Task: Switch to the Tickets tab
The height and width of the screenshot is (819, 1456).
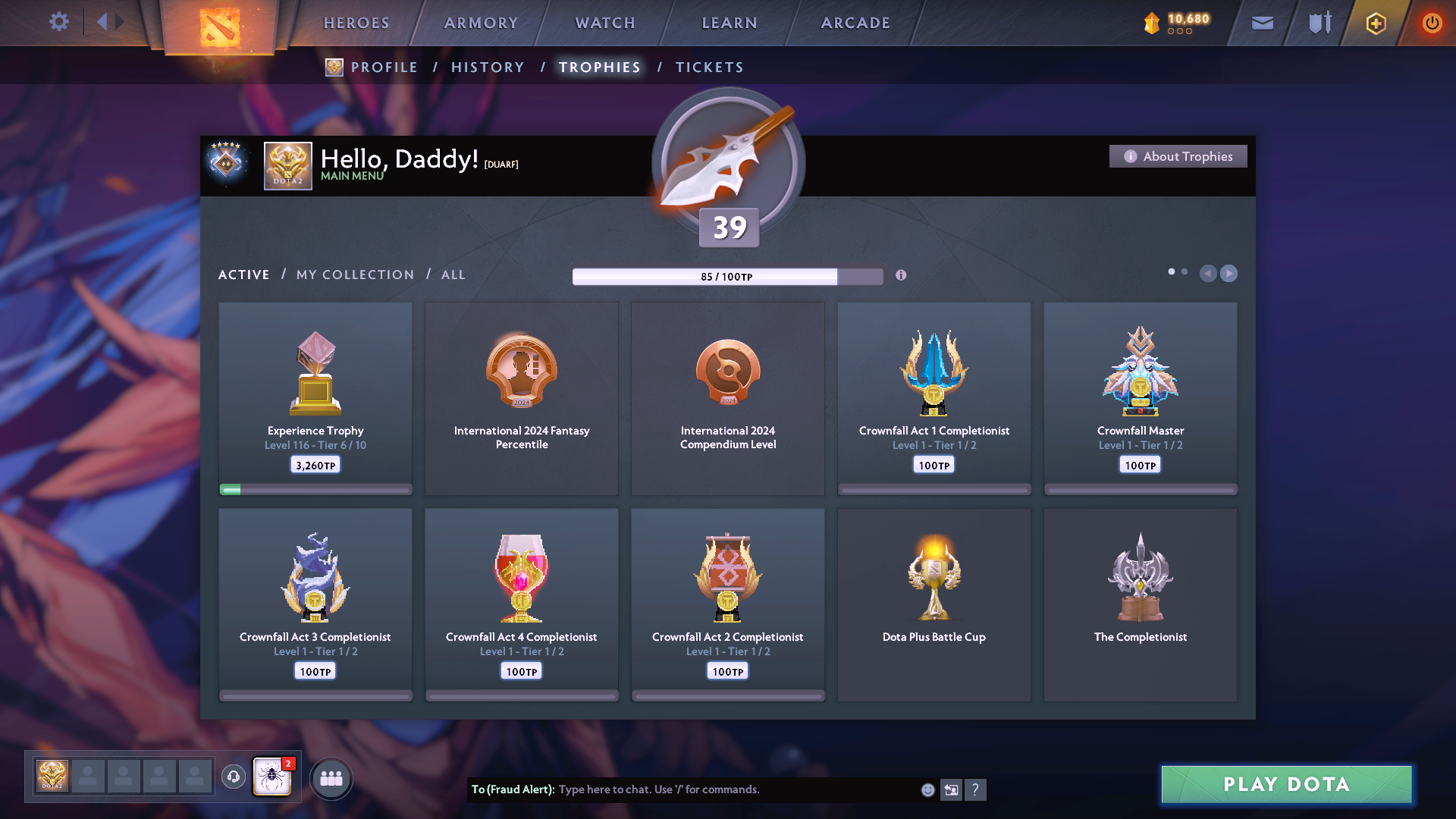Action: pos(709,67)
